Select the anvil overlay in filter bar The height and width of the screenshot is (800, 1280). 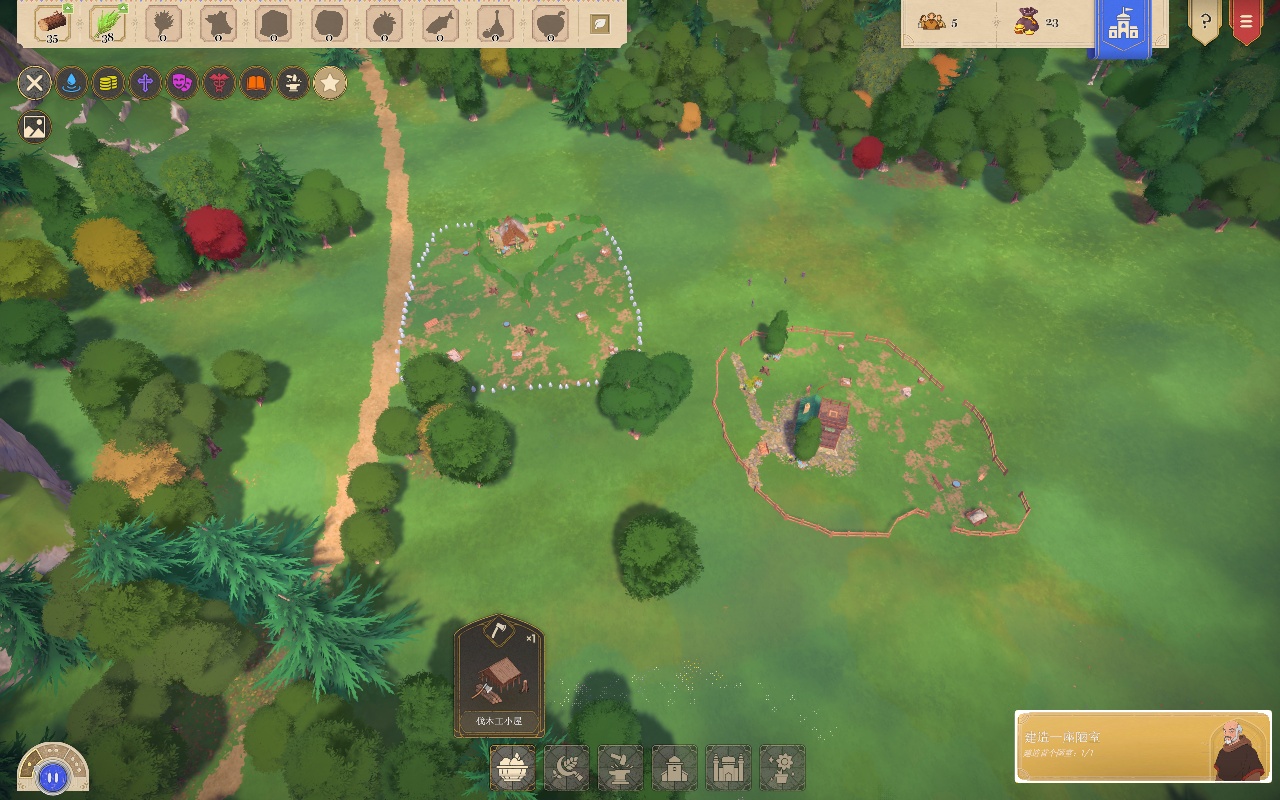293,83
